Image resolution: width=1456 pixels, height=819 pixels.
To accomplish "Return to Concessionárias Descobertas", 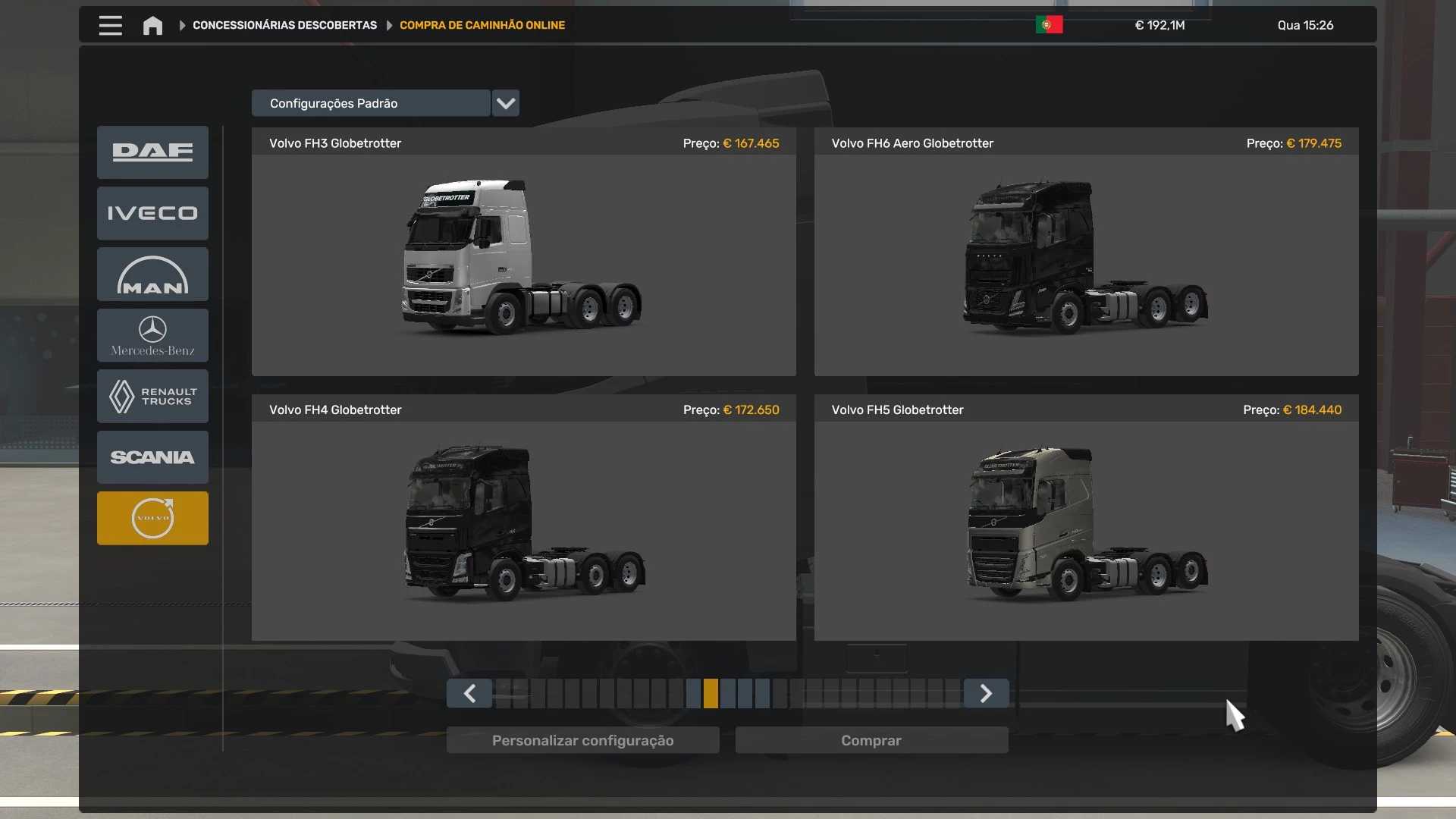I will pyautogui.click(x=284, y=26).
